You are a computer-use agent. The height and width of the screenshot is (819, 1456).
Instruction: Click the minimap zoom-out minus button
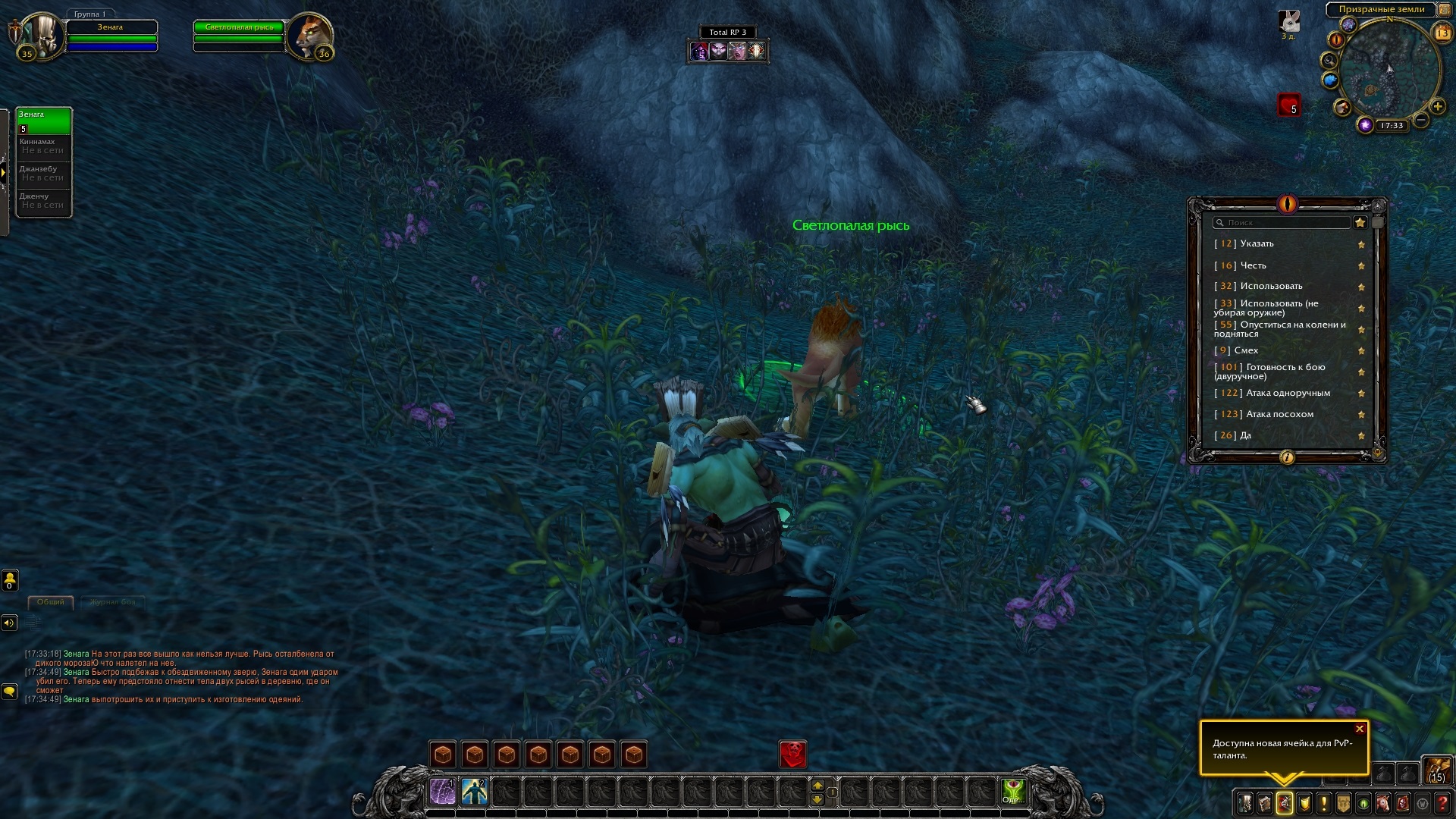[1422, 120]
